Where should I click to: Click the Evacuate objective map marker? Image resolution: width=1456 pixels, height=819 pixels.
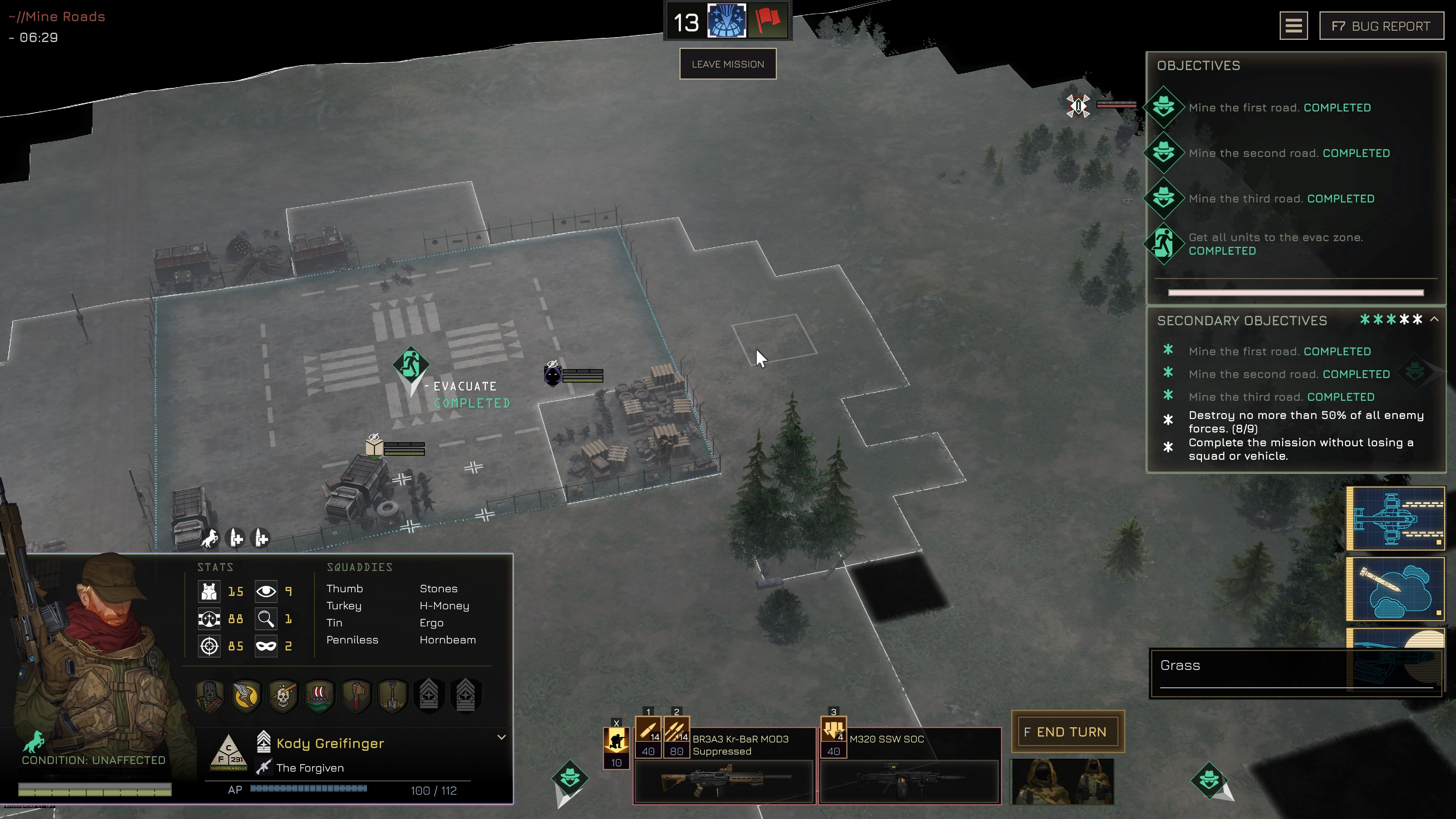tap(411, 364)
